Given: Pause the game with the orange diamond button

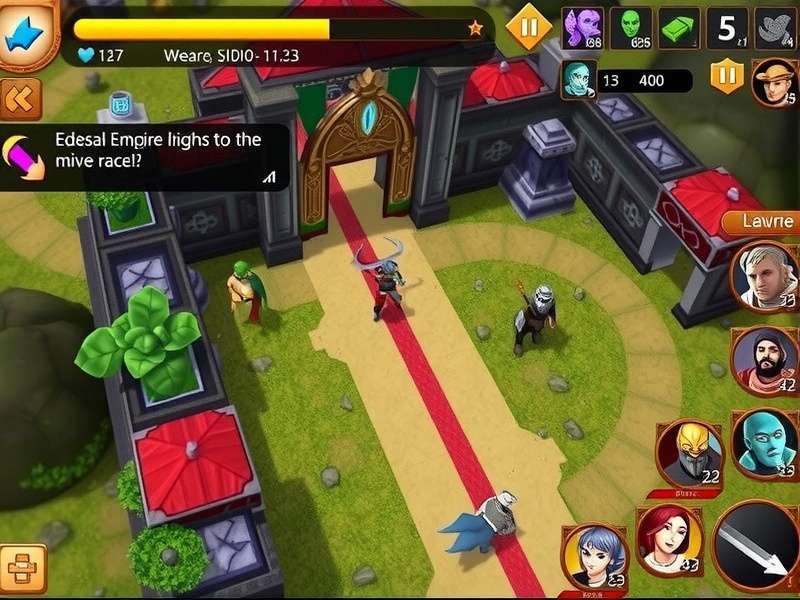Looking at the screenshot, I should (x=529, y=26).
